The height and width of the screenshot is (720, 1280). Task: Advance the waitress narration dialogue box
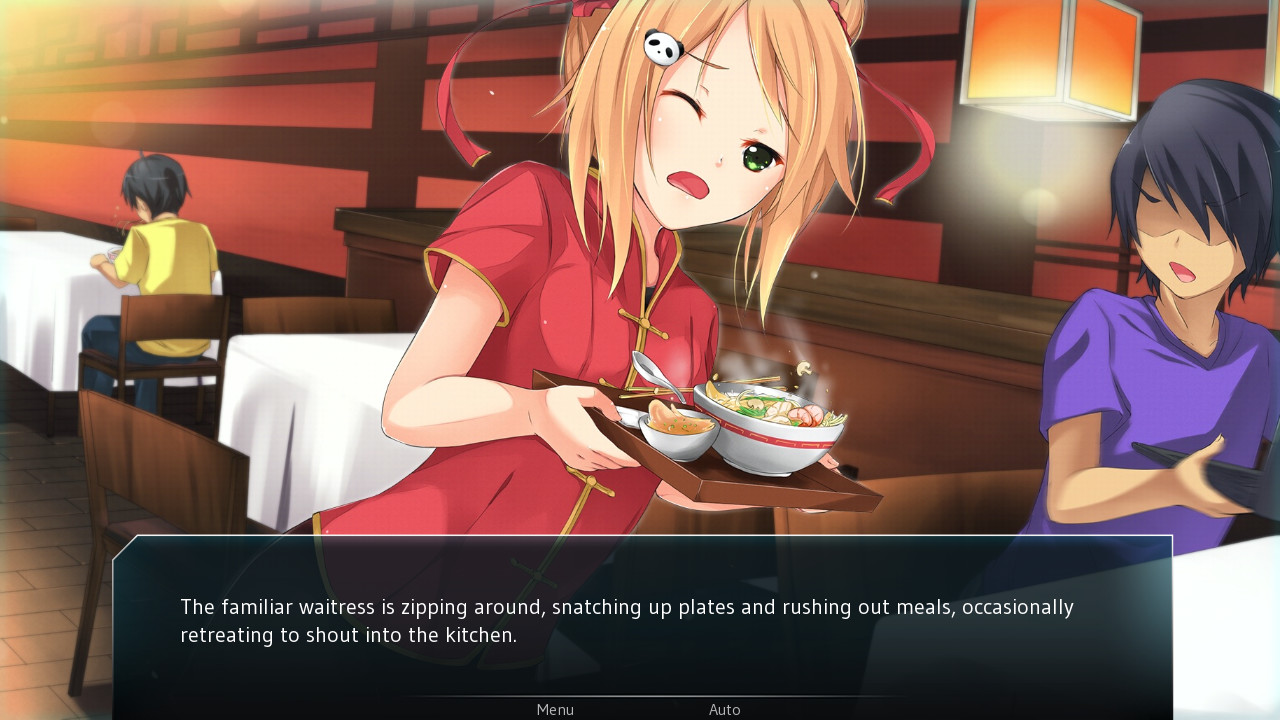click(640, 620)
